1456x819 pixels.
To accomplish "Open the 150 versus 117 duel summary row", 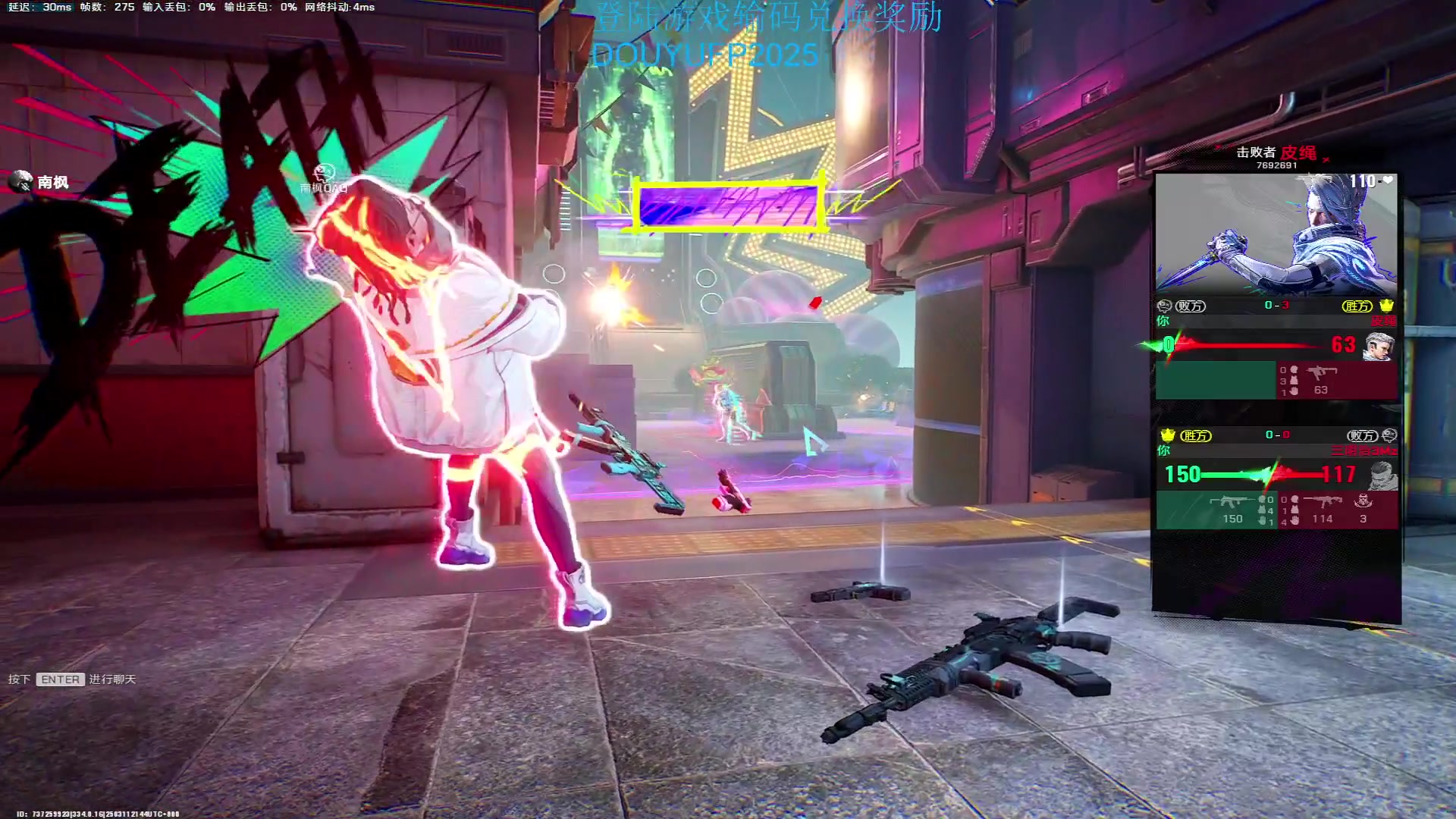I will pyautogui.click(x=1260, y=475).
